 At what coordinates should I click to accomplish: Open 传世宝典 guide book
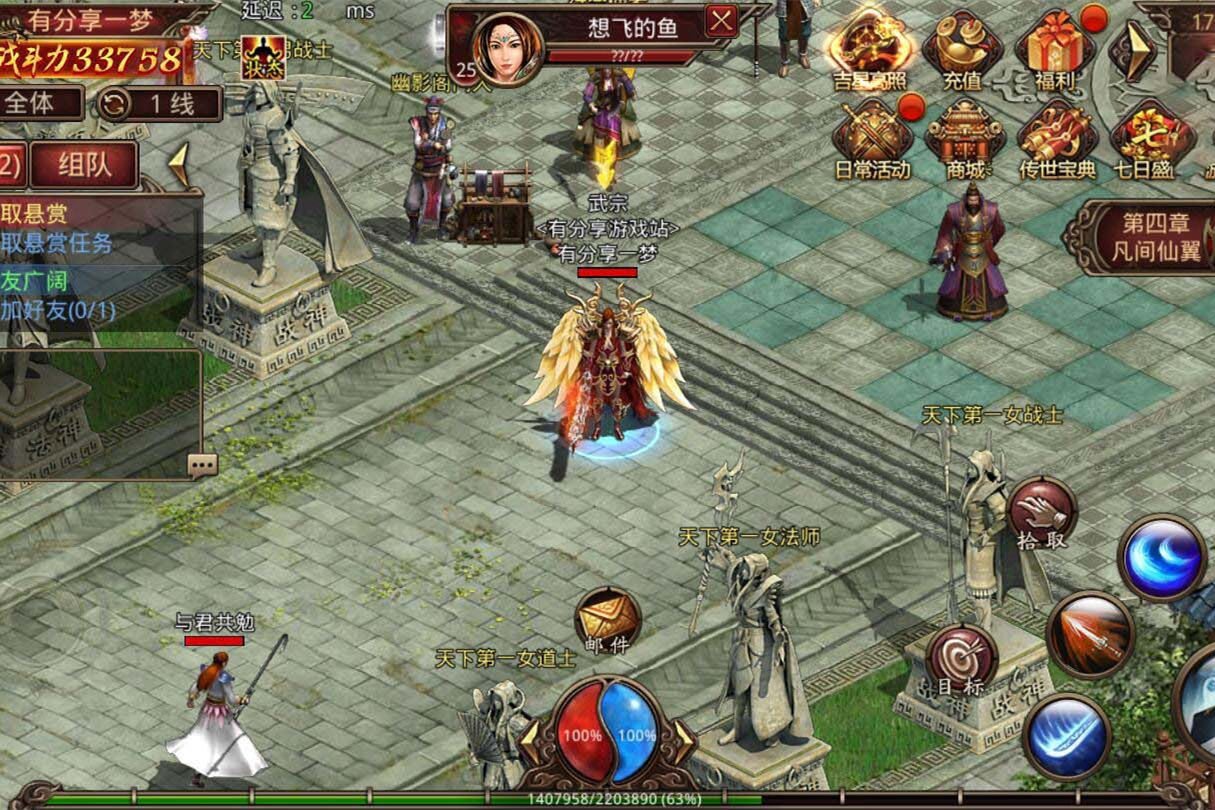(x=1056, y=137)
